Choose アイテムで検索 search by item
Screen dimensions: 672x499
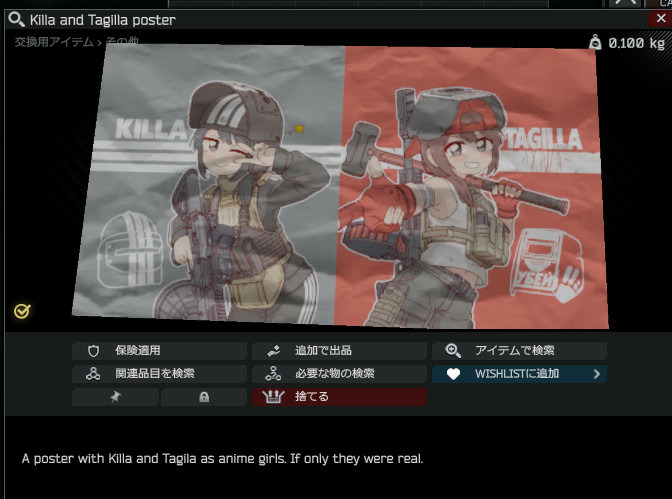point(519,351)
